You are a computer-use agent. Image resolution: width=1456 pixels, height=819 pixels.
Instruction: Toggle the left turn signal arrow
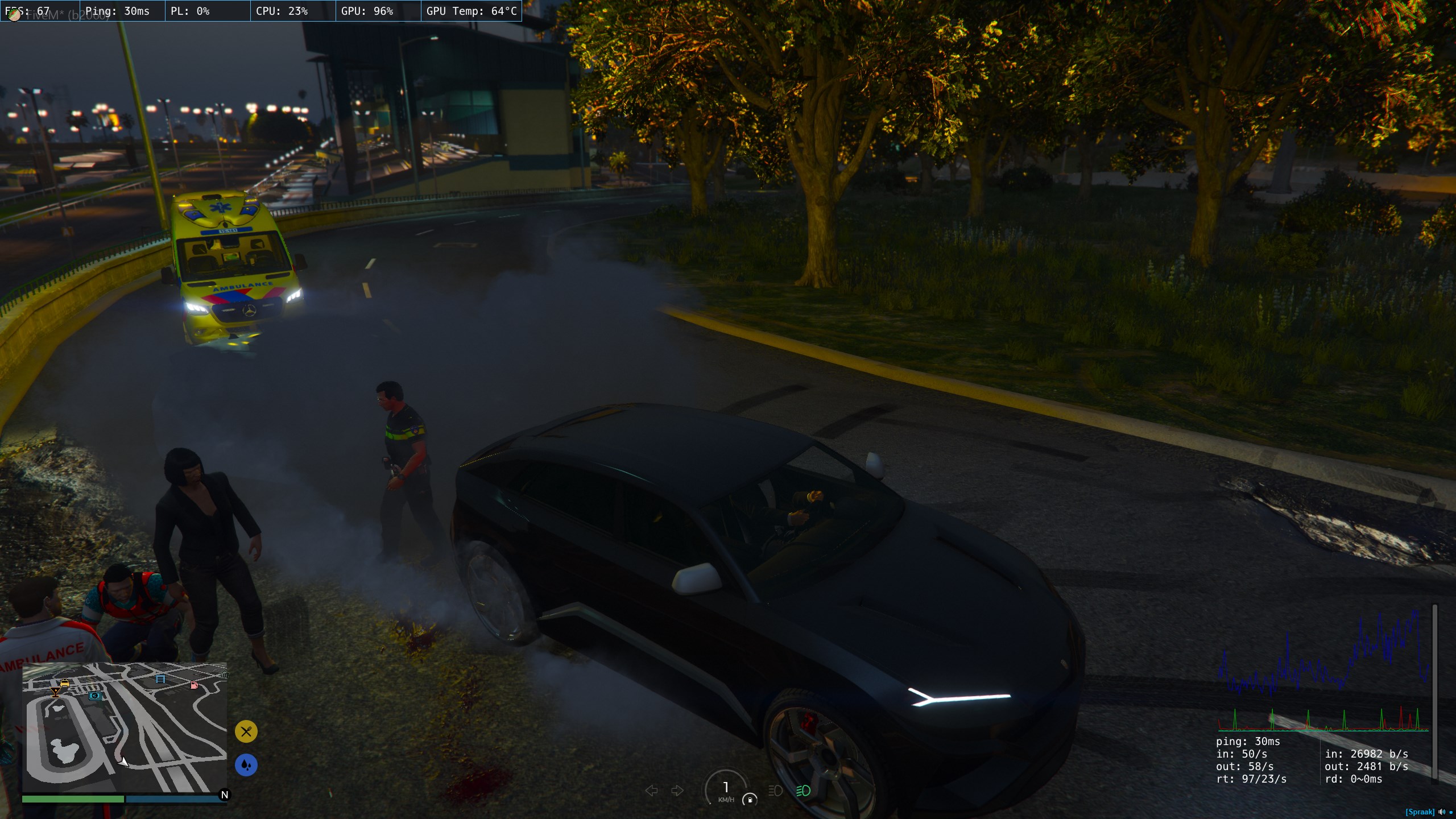tap(652, 791)
